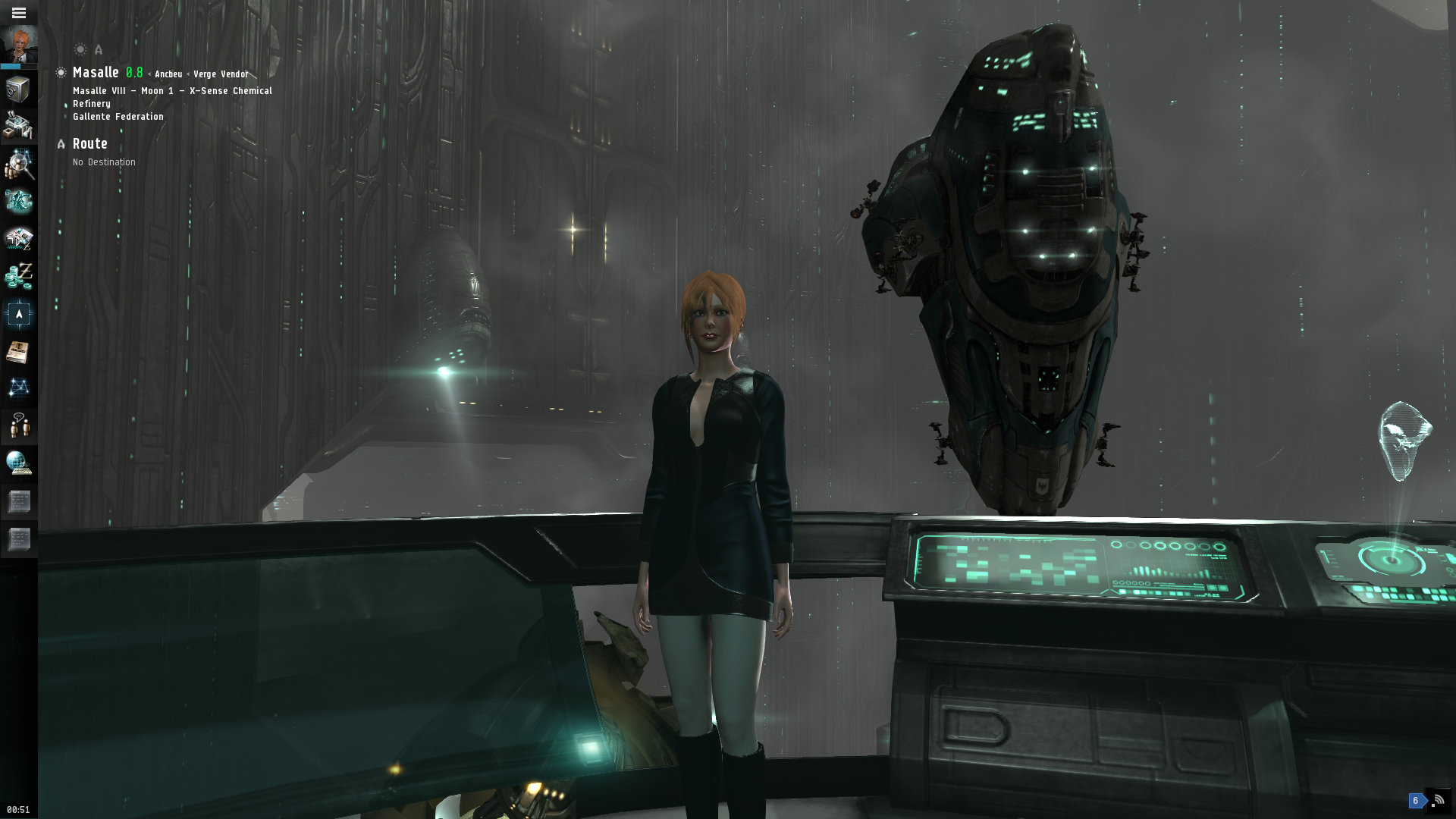This screenshot has height=819, width=1456.
Task: Open the star map icon
Action: point(18,388)
